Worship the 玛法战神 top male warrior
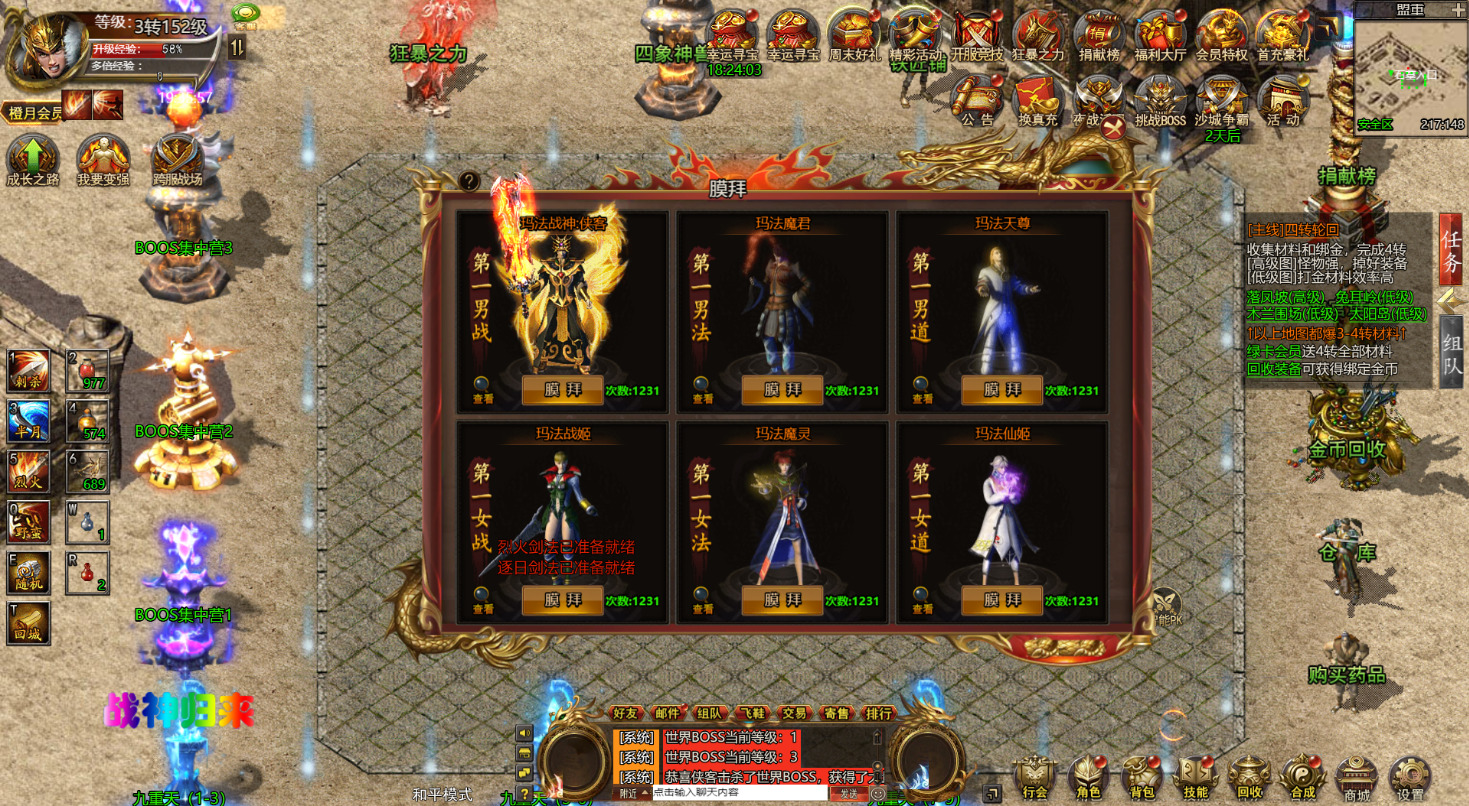Image resolution: width=1469 pixels, height=806 pixels. (x=562, y=390)
